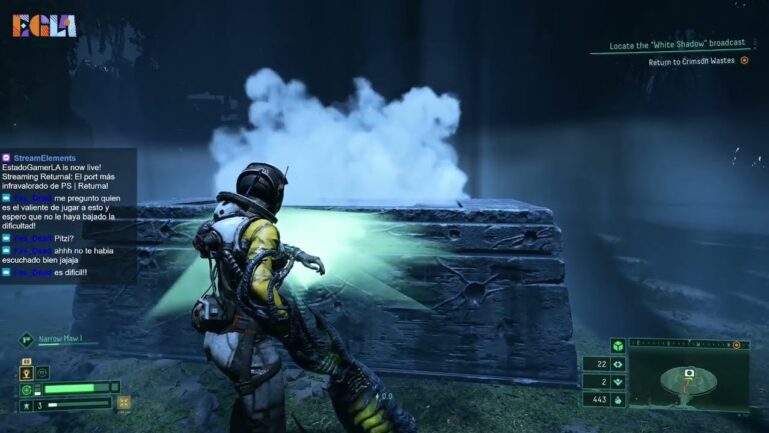Click the Narrow Maw weapon trait icon
This screenshot has height=433, width=769.
(25, 339)
